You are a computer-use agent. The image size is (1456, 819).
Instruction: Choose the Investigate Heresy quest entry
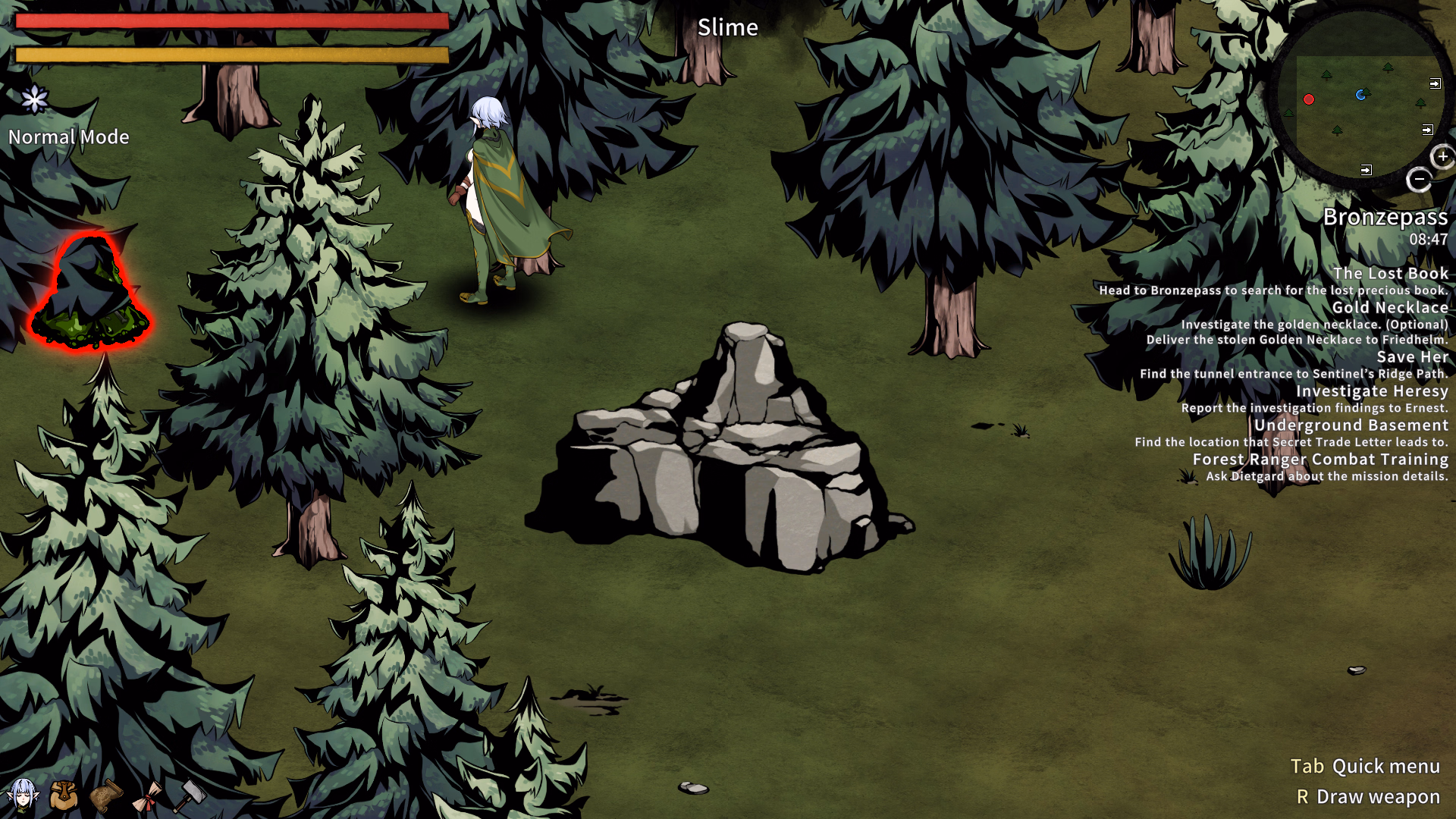pyautogui.click(x=1371, y=391)
